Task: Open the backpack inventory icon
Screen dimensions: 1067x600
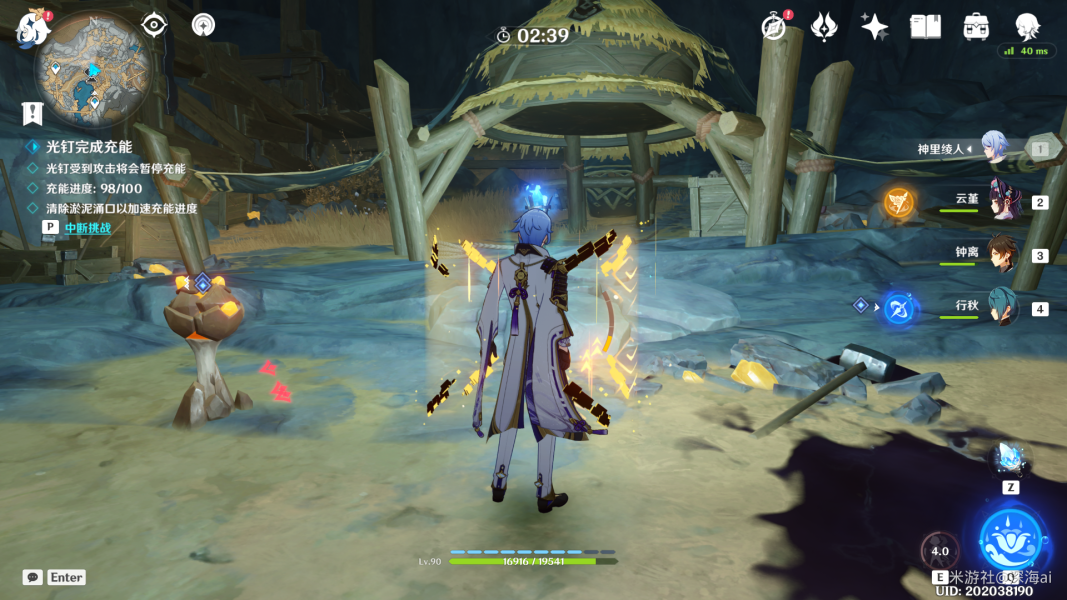Action: click(x=976, y=27)
